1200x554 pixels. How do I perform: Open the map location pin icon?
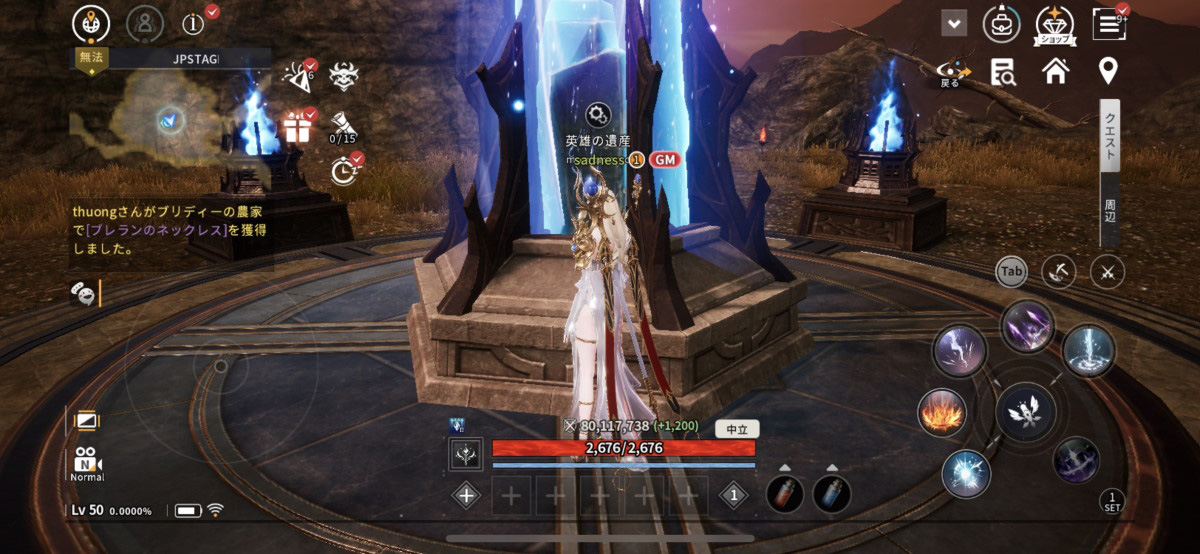[x=1108, y=71]
